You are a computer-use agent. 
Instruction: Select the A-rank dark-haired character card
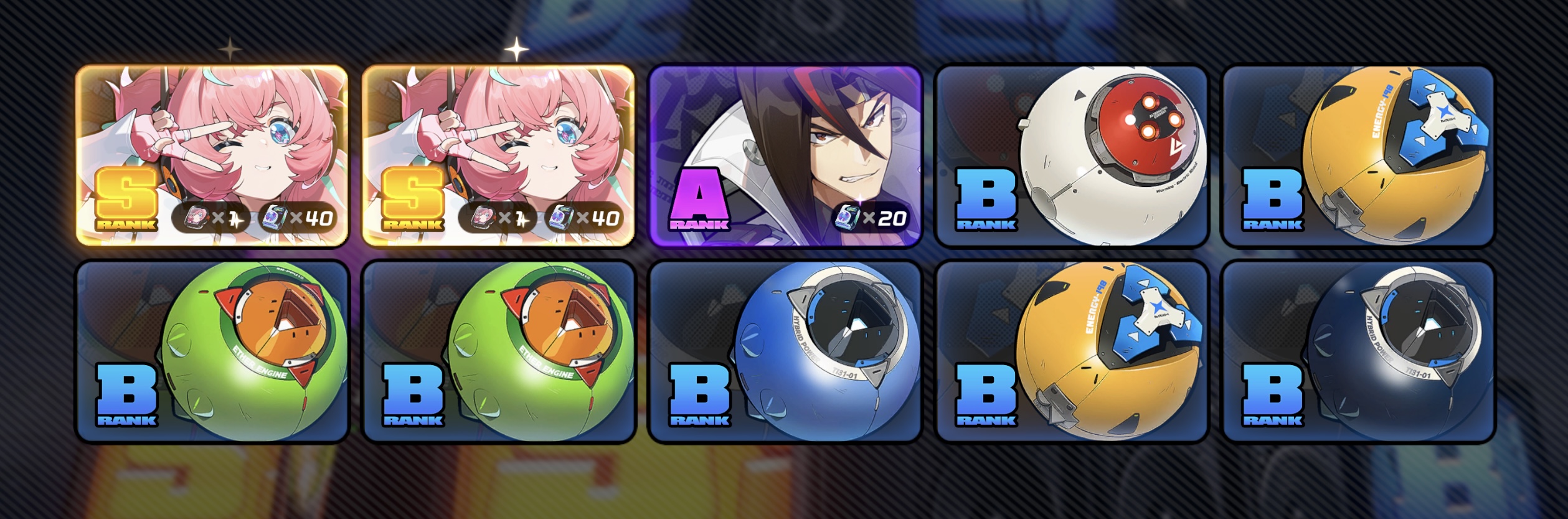tap(785, 156)
